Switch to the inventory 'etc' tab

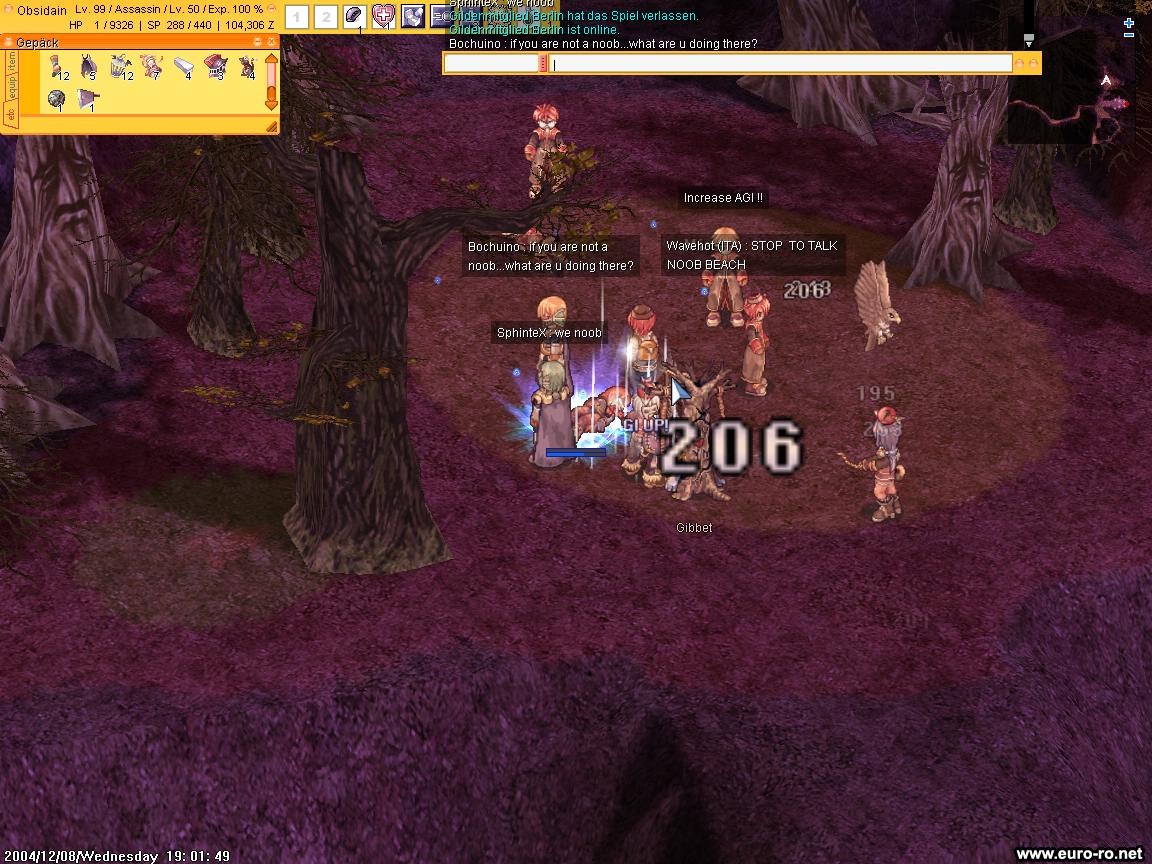pos(11,115)
